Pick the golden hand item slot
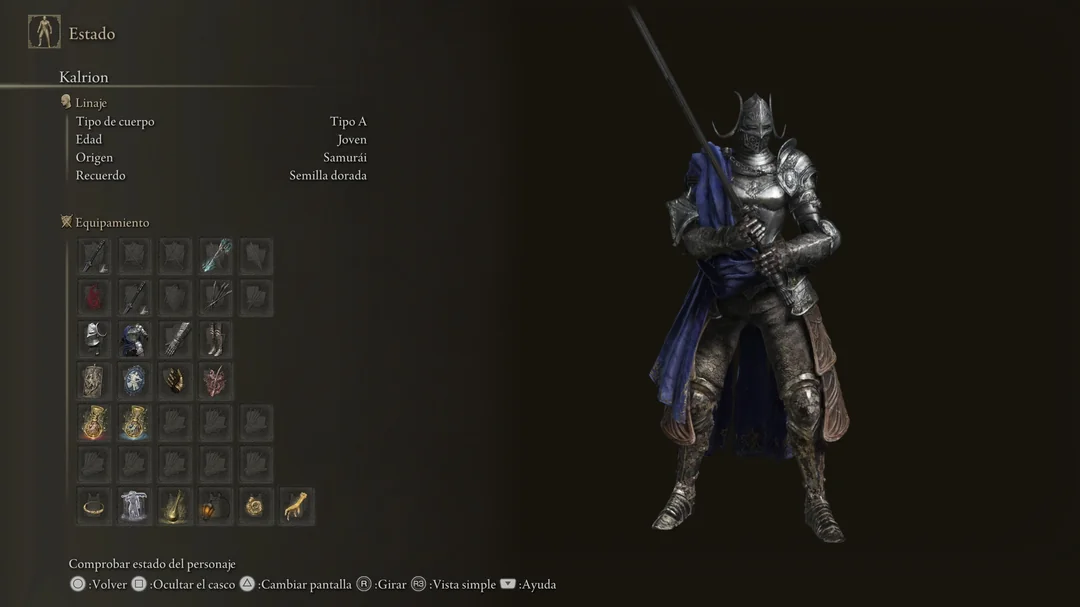The width and height of the screenshot is (1080, 607). click(x=296, y=507)
